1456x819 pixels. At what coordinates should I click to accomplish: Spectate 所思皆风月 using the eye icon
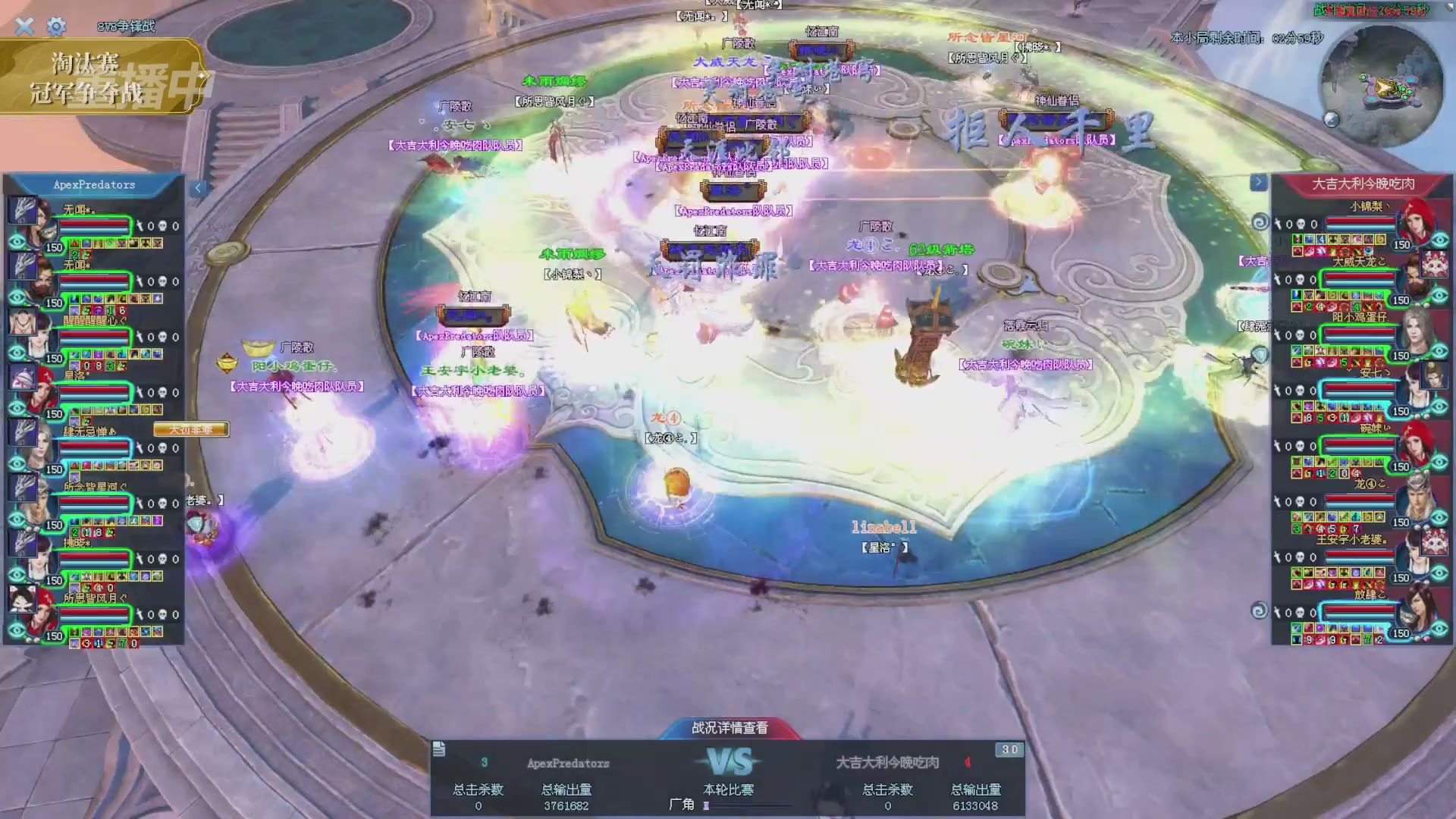coord(17,630)
